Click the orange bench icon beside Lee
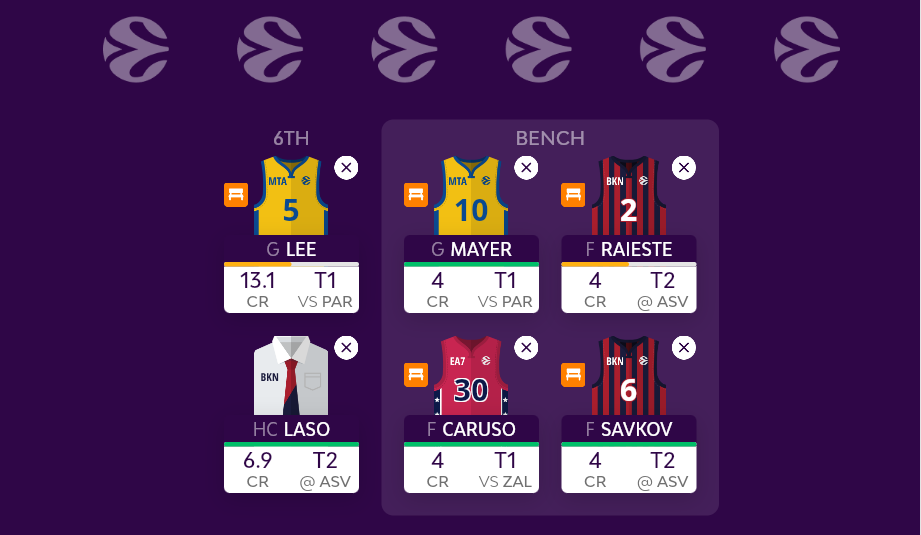The height and width of the screenshot is (535, 921). point(236,195)
